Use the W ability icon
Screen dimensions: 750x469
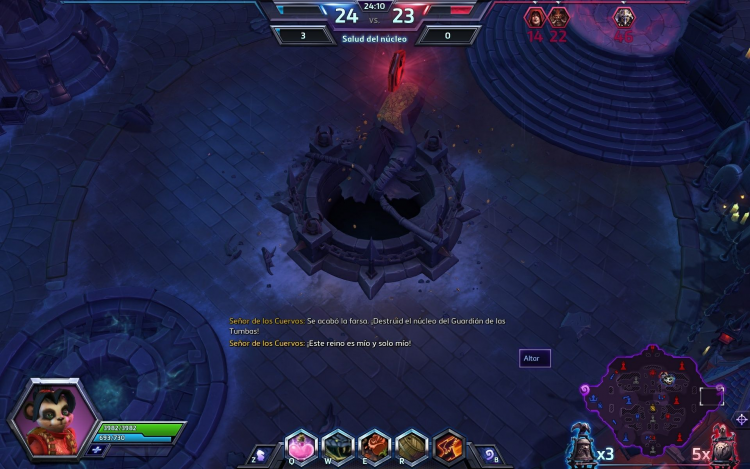pos(338,444)
